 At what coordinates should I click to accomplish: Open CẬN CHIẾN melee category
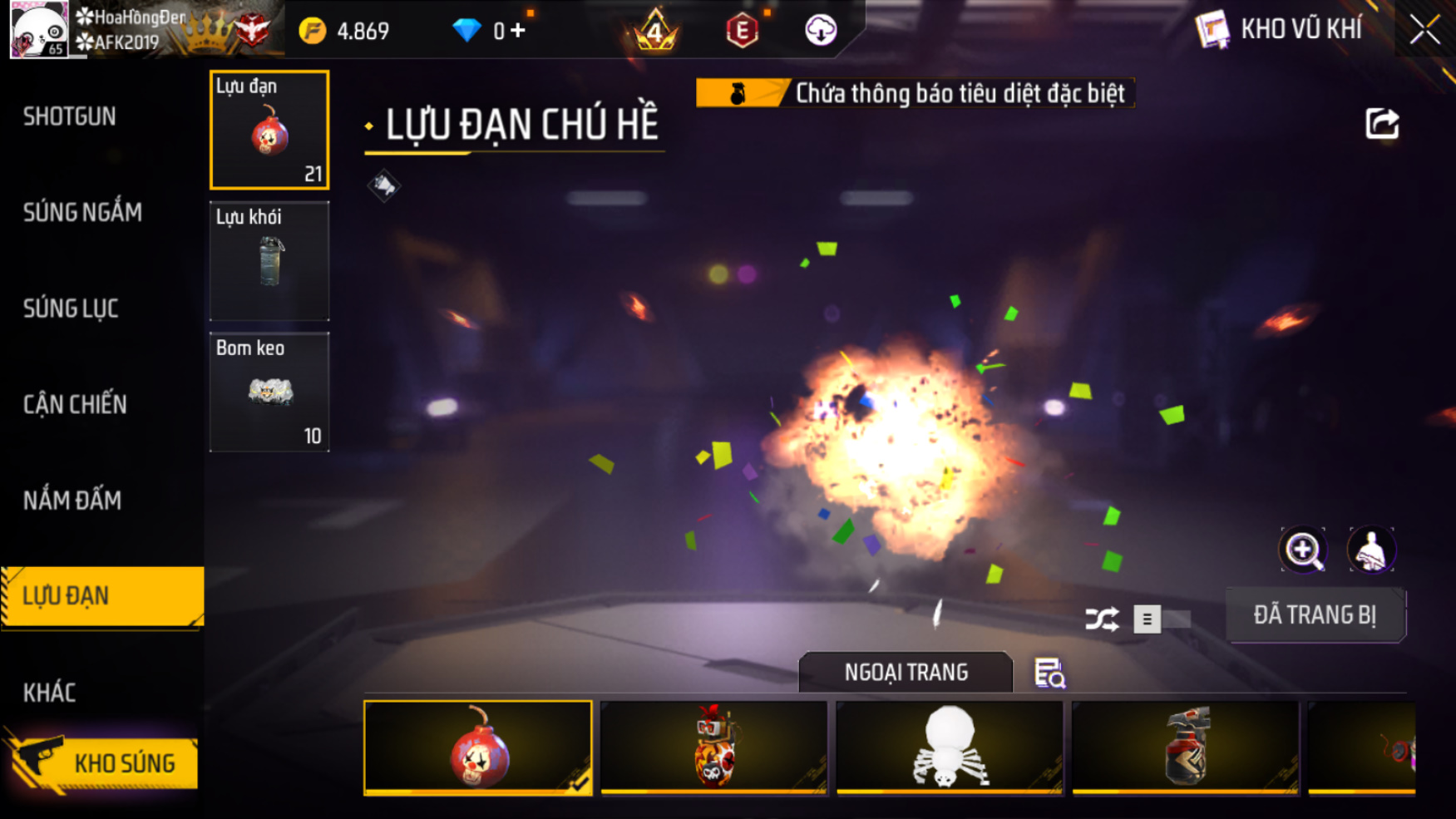coord(75,405)
